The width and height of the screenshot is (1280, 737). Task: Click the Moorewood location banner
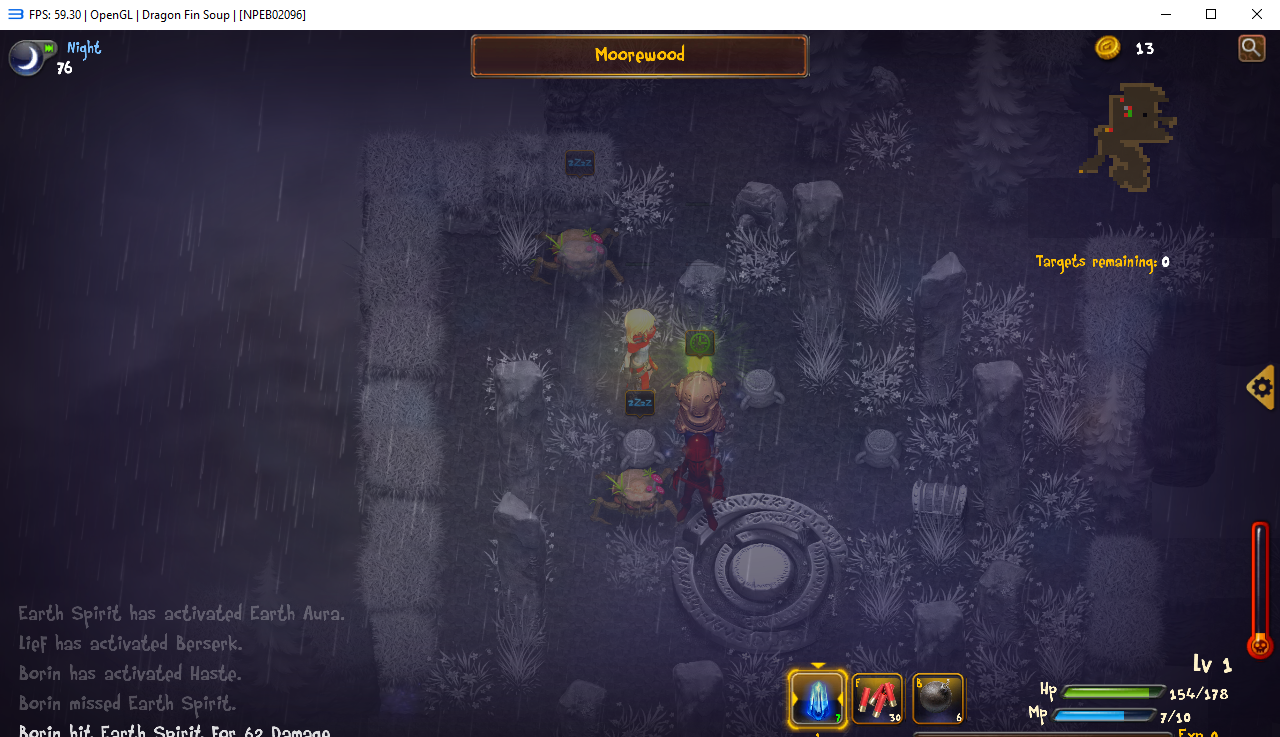(639, 55)
